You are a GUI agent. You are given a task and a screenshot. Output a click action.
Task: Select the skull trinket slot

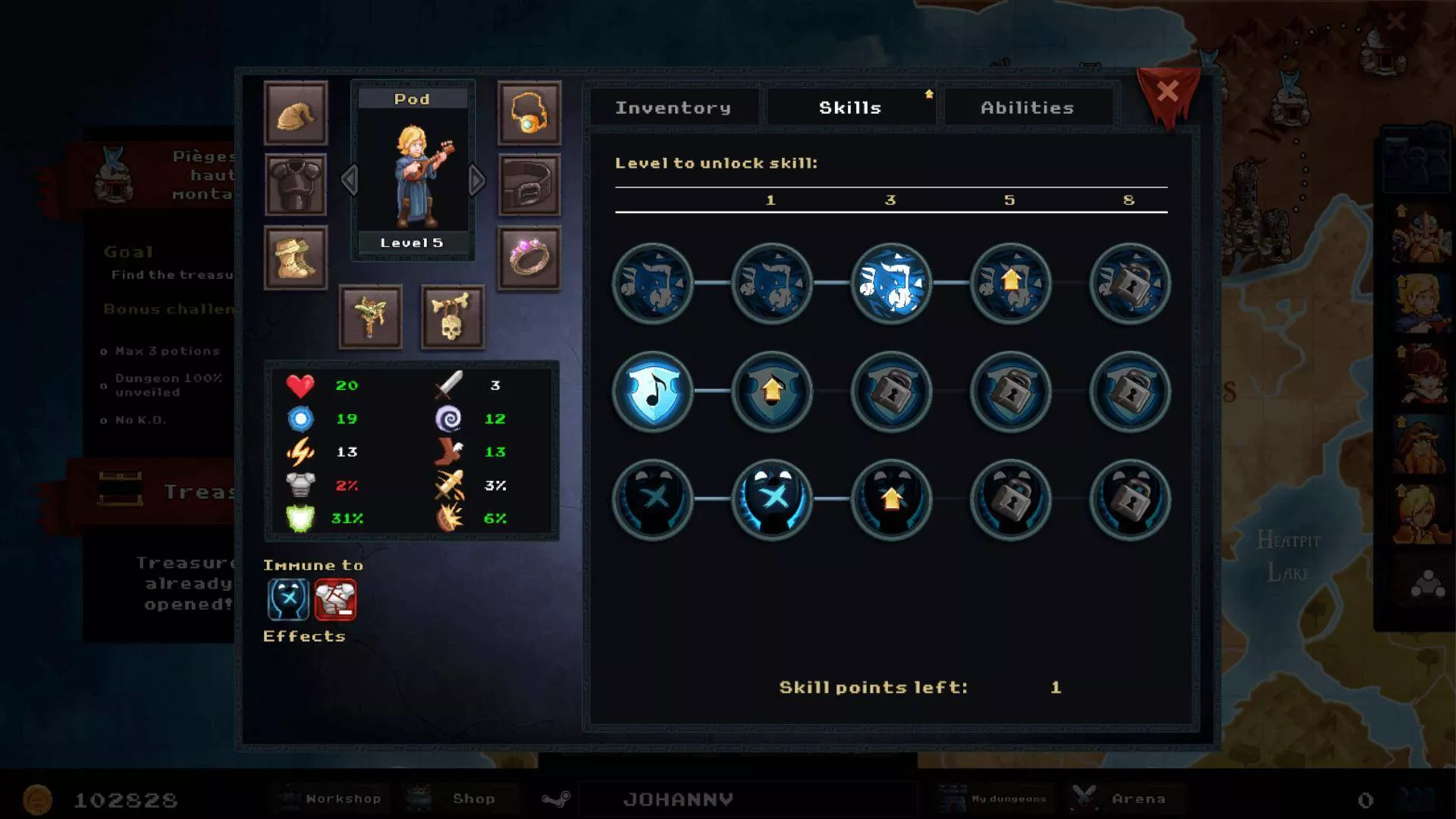click(452, 316)
